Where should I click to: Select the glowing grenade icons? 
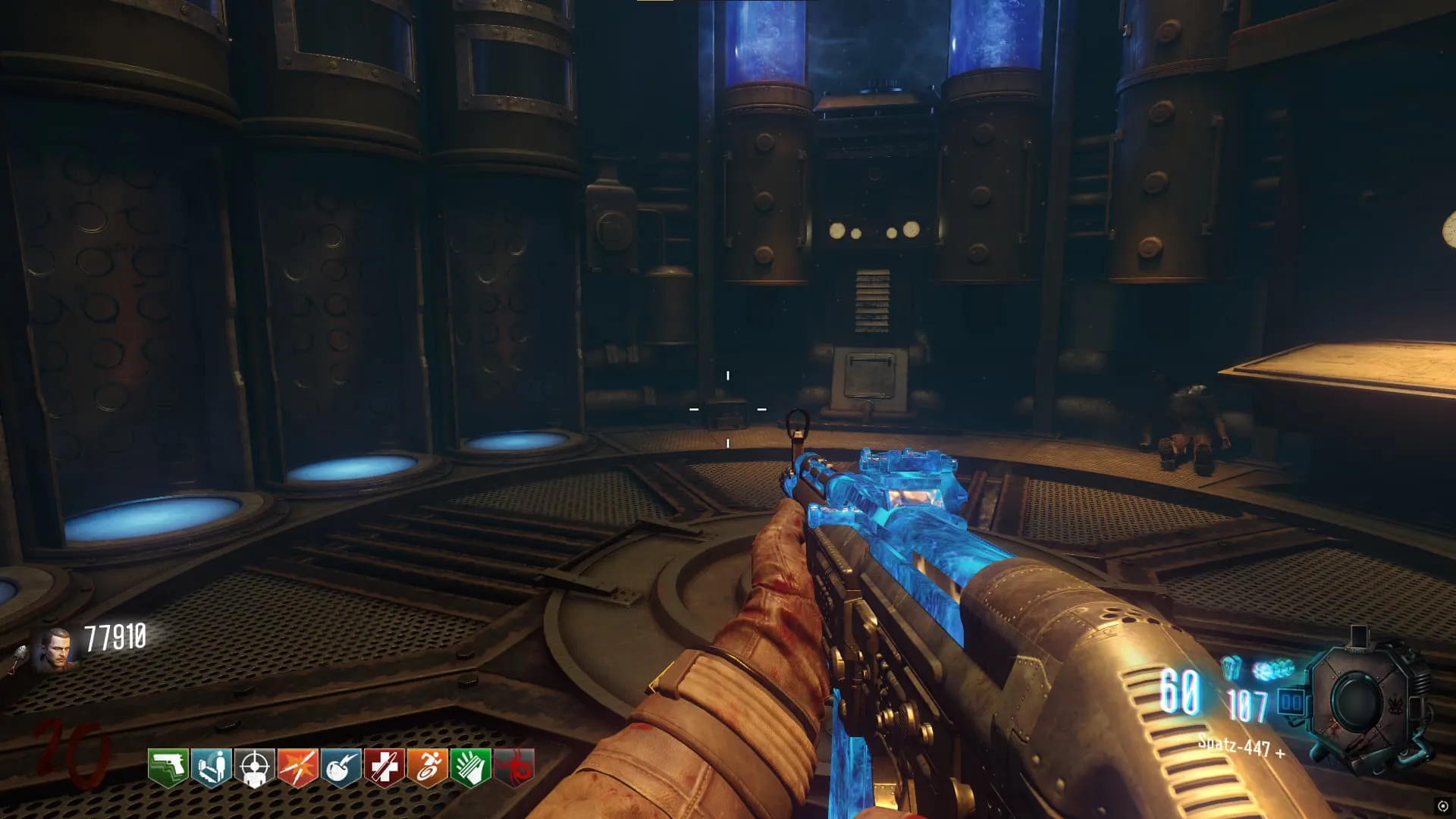[1274, 670]
